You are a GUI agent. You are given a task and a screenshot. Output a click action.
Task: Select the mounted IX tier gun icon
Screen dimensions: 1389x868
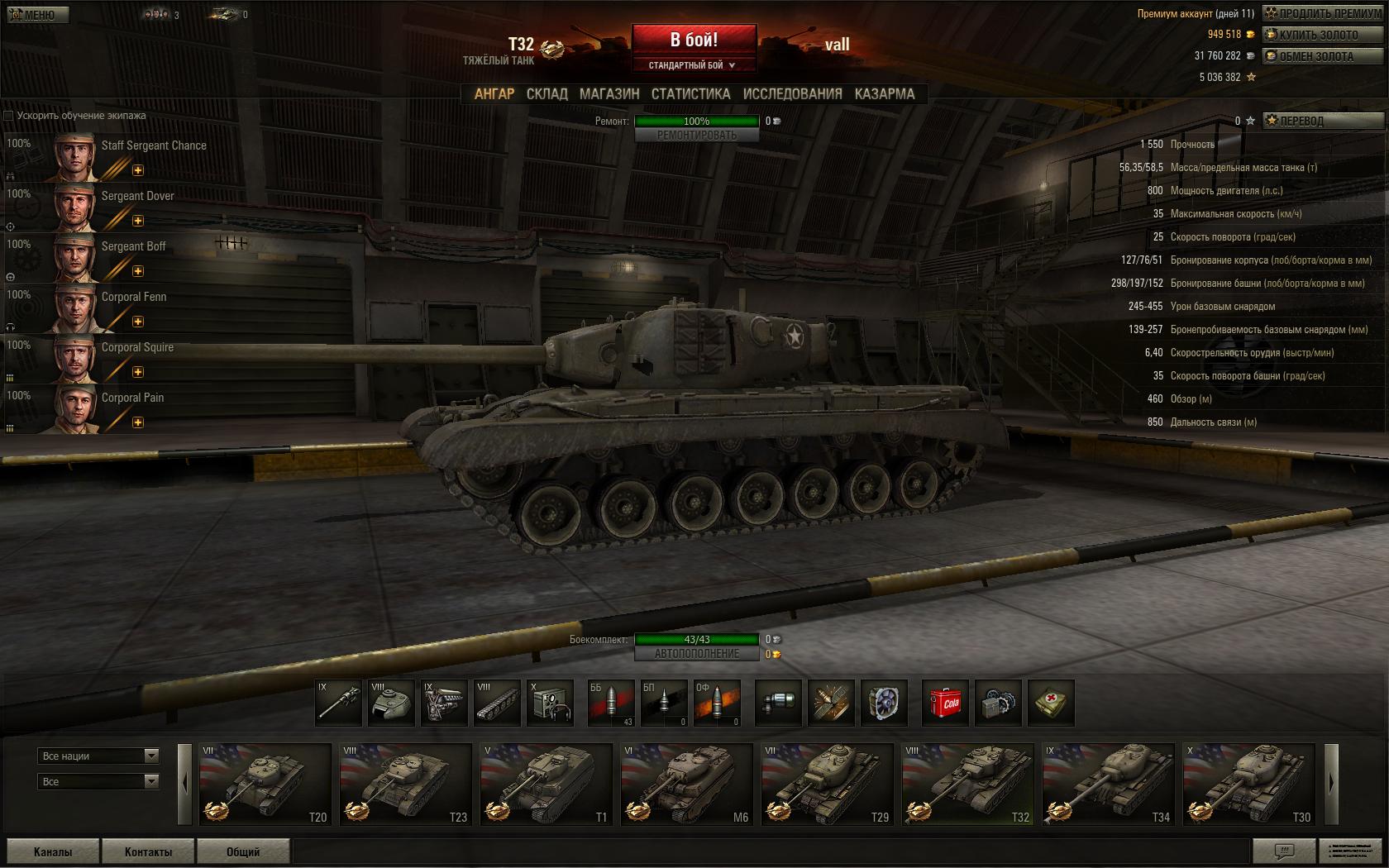(x=339, y=703)
